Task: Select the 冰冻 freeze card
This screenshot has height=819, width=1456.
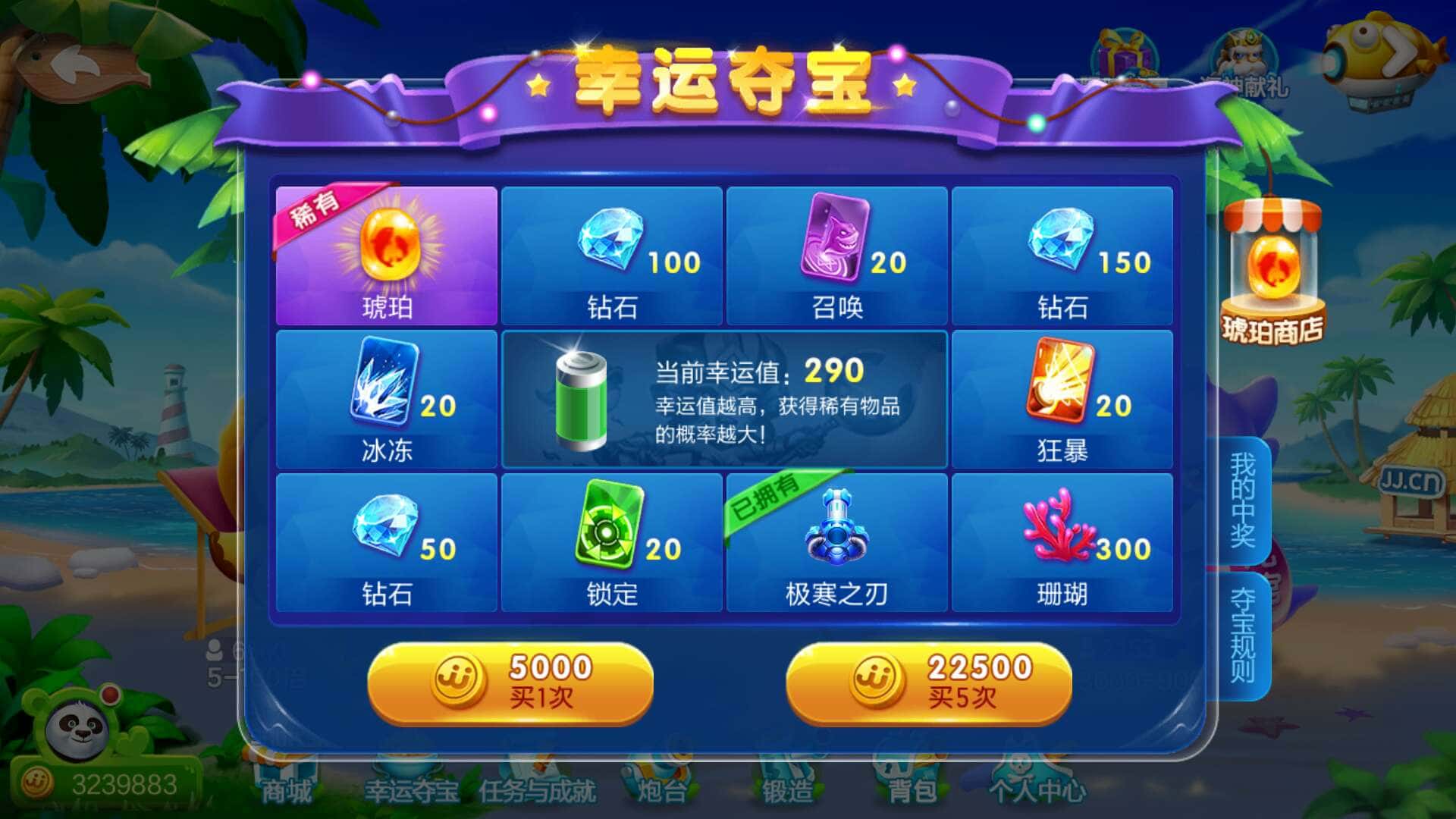Action: [387, 398]
